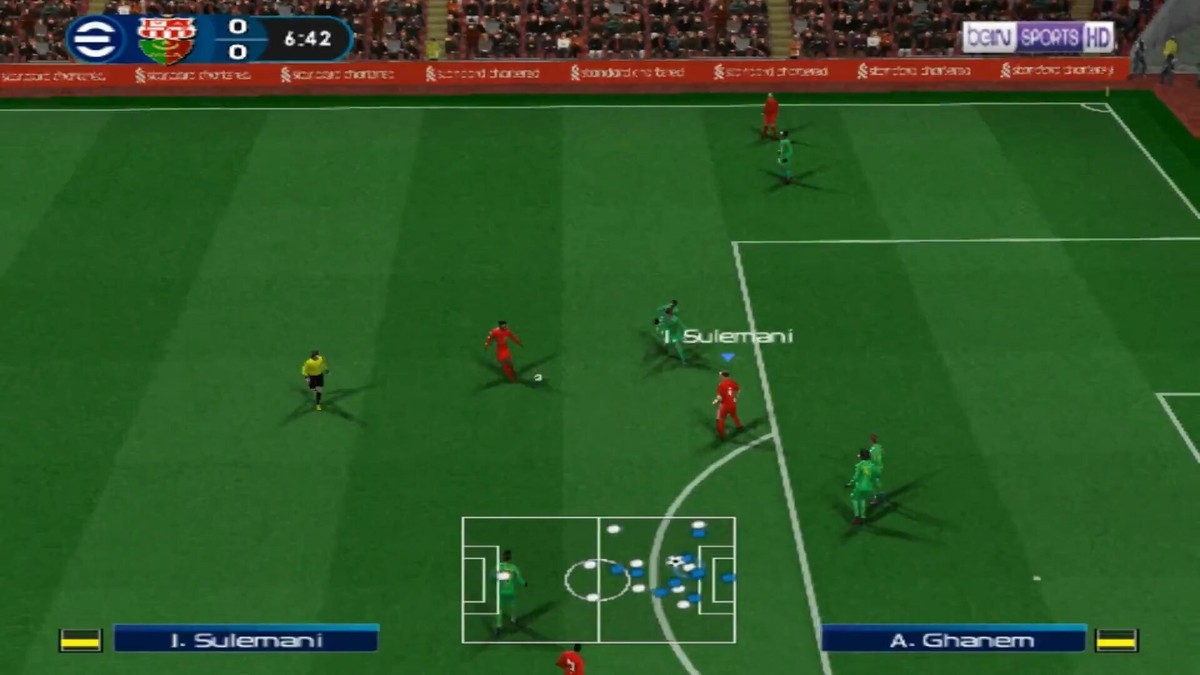Viewport: 1200px width, 675px height.
Task: Click the eFootball logo on the scoreboard
Action: (x=97, y=39)
